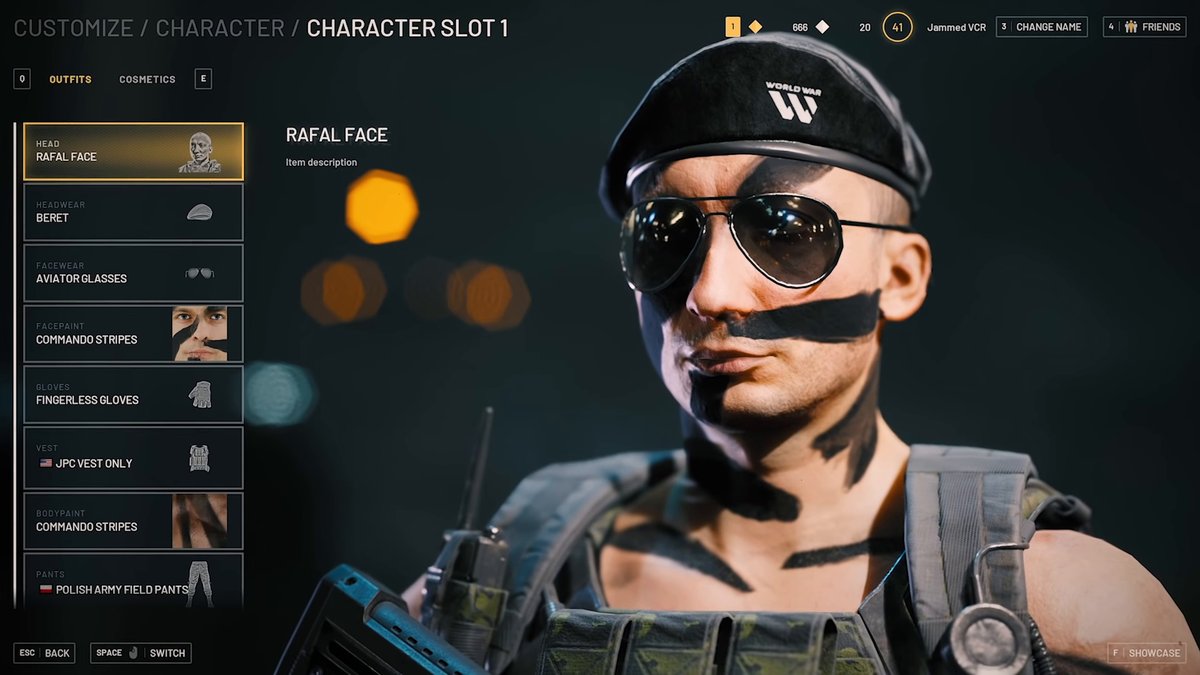Image resolution: width=1200 pixels, height=675 pixels.
Task: Click the Change Name button
Action: [x=1041, y=27]
